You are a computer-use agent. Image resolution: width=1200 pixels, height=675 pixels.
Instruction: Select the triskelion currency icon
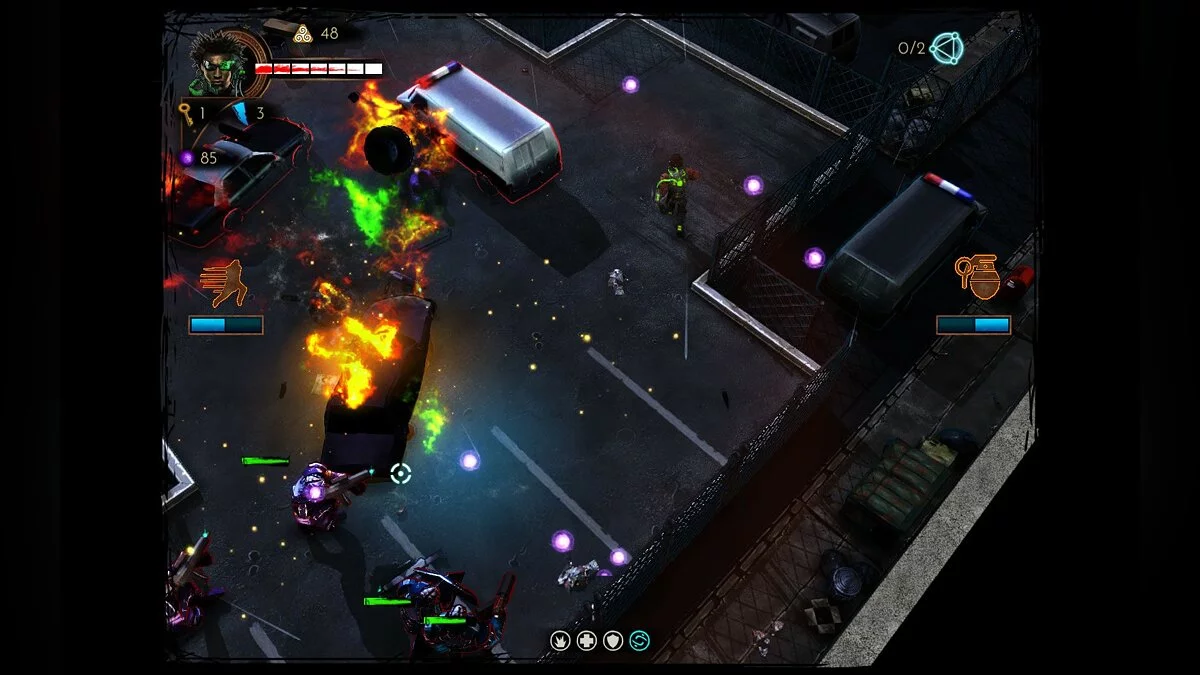[302, 33]
